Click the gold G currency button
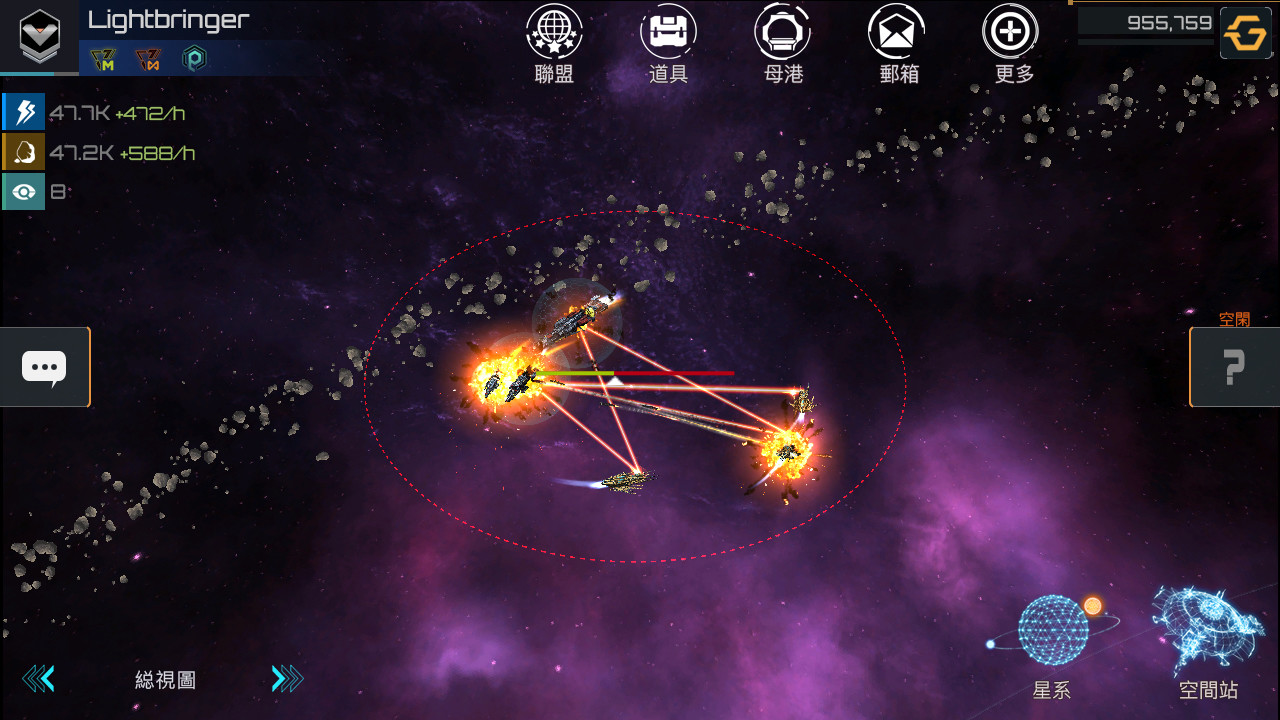This screenshot has height=720, width=1280. 1246,34
